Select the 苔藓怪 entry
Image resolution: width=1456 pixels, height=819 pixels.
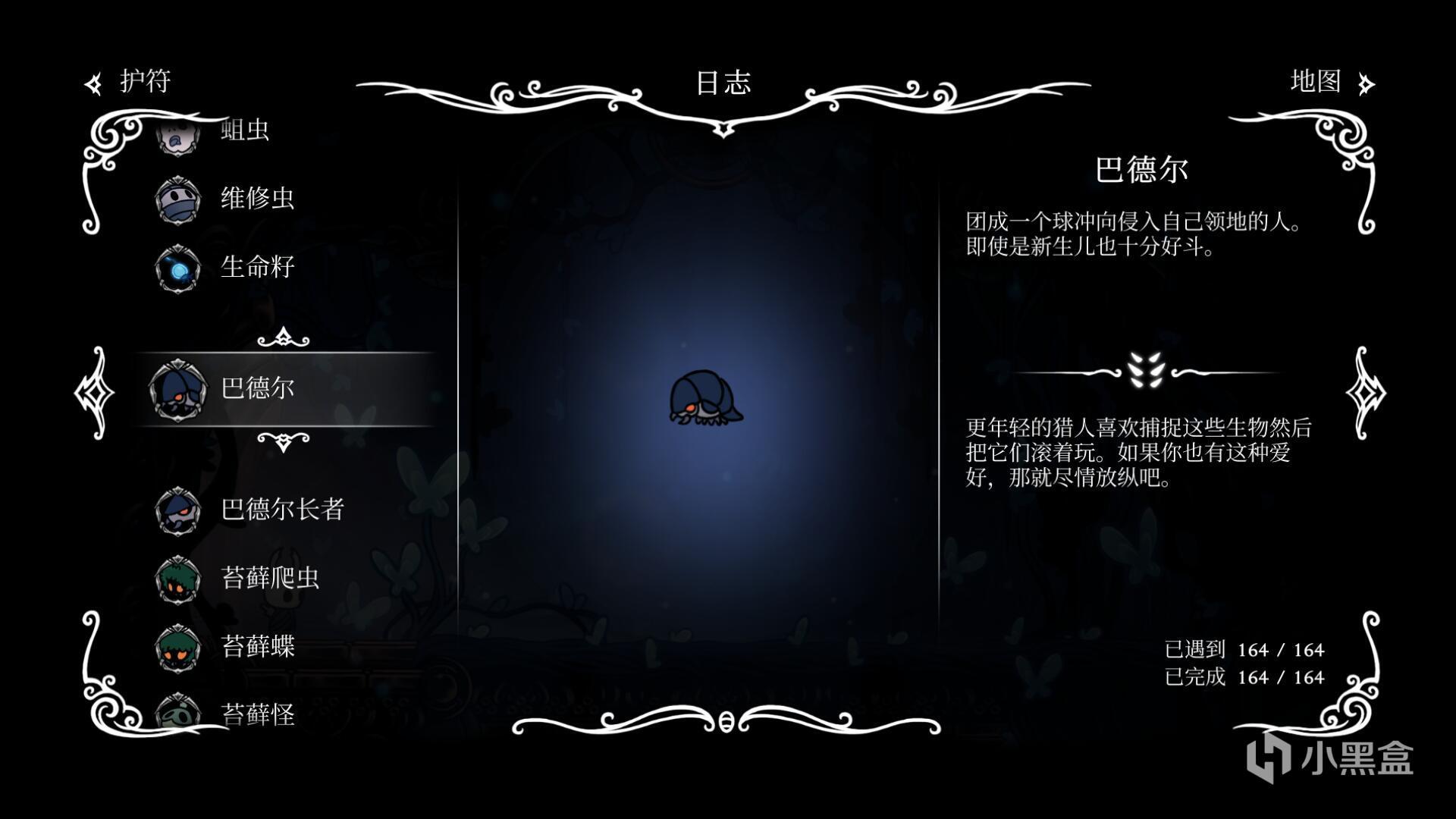256,713
